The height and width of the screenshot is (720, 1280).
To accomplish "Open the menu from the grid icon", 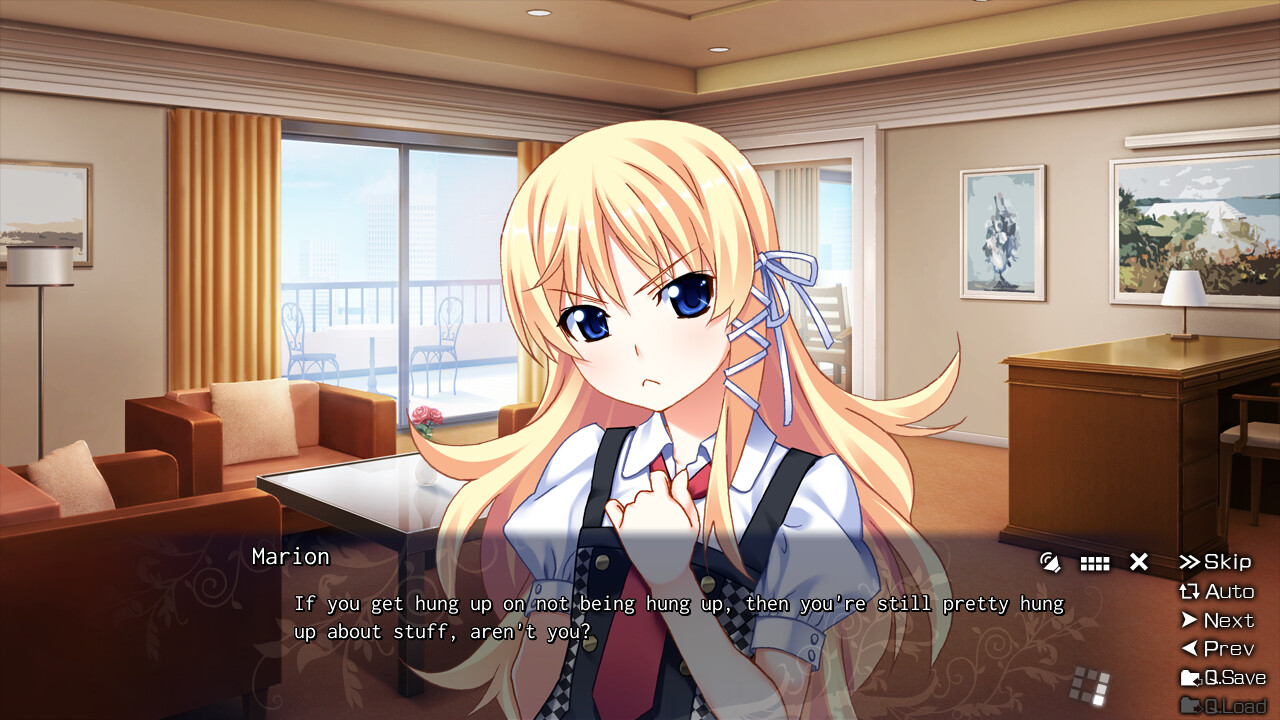I will point(1095,563).
